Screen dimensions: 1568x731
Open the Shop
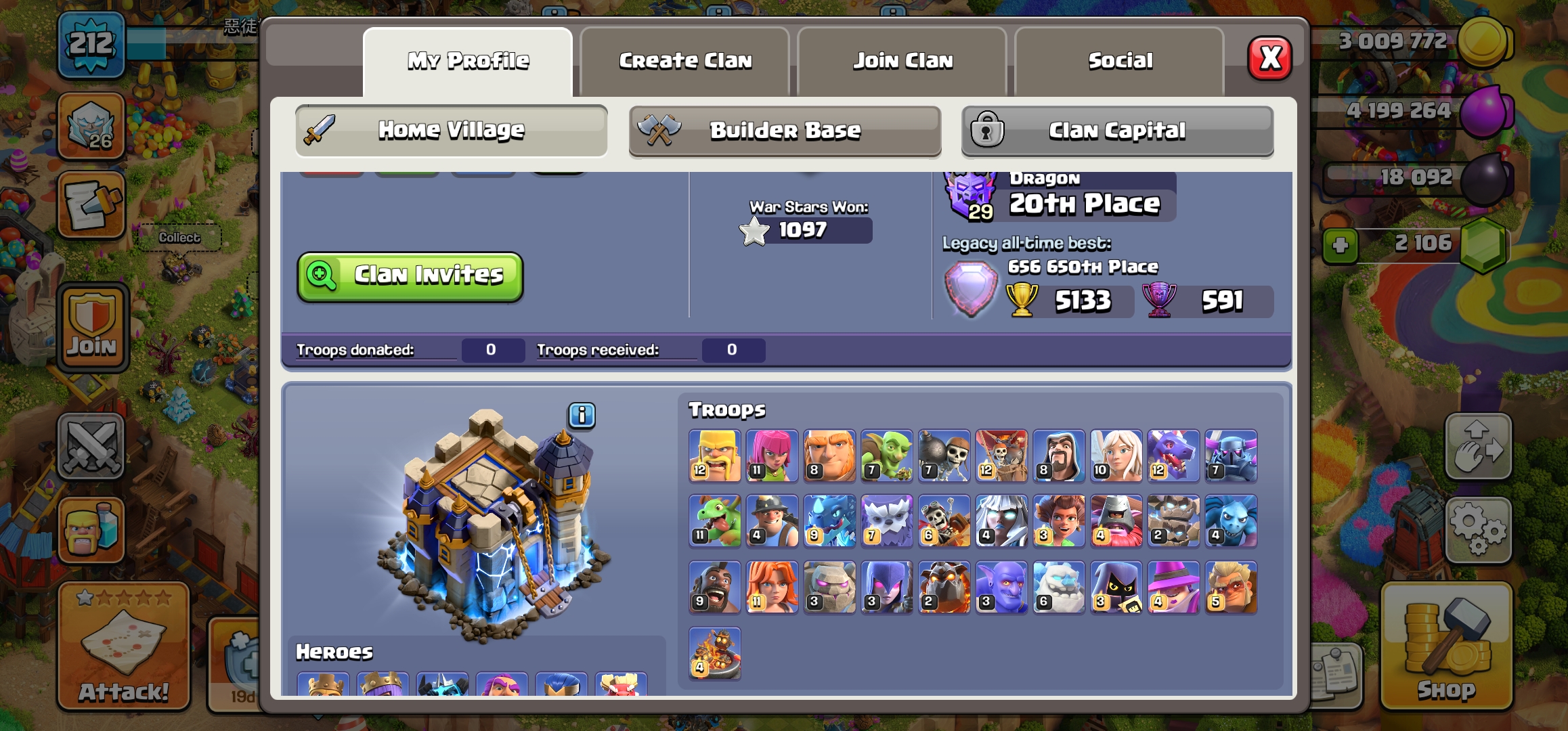pyautogui.click(x=1446, y=646)
